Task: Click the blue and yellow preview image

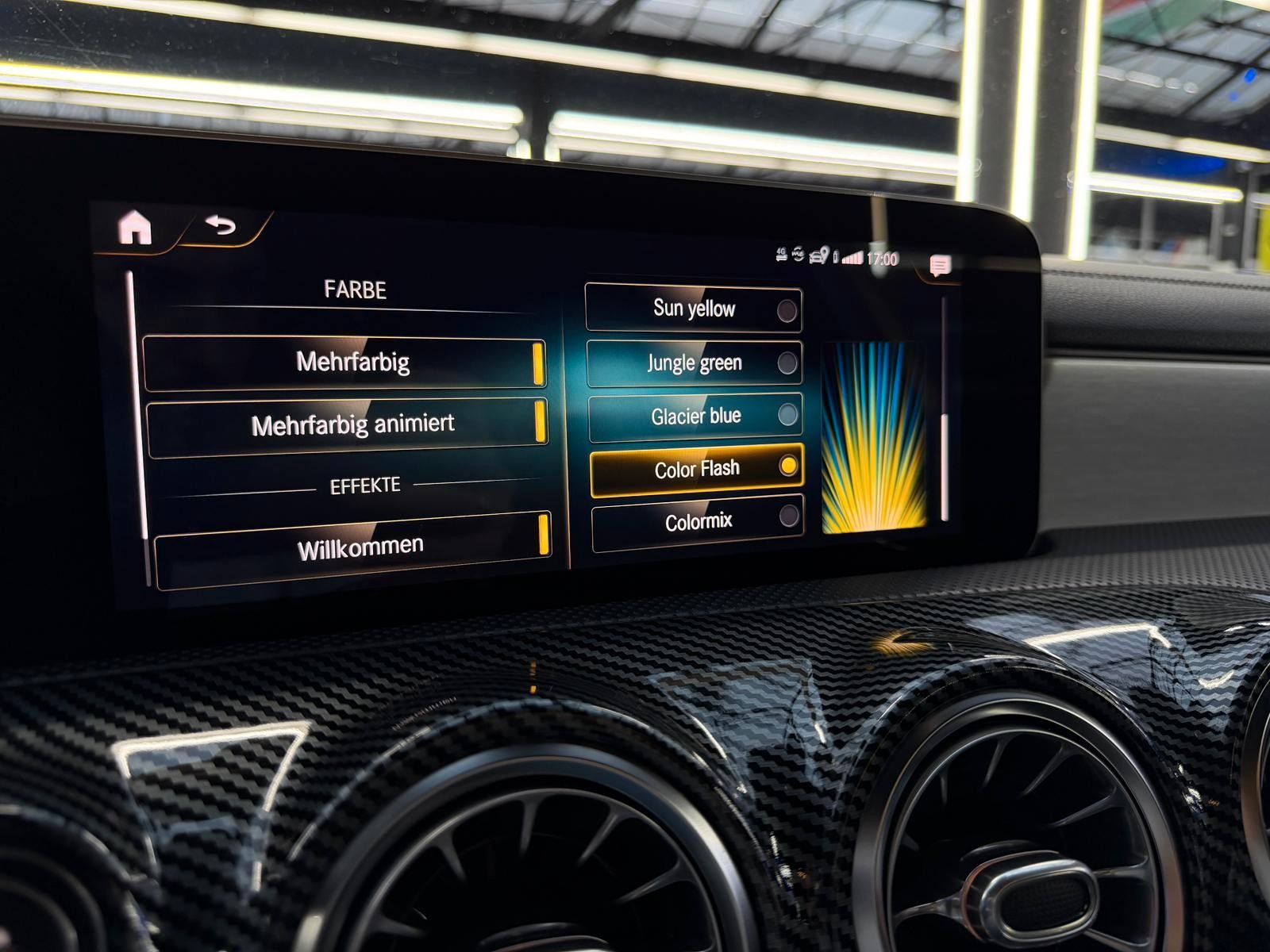Action: pyautogui.click(x=874, y=437)
